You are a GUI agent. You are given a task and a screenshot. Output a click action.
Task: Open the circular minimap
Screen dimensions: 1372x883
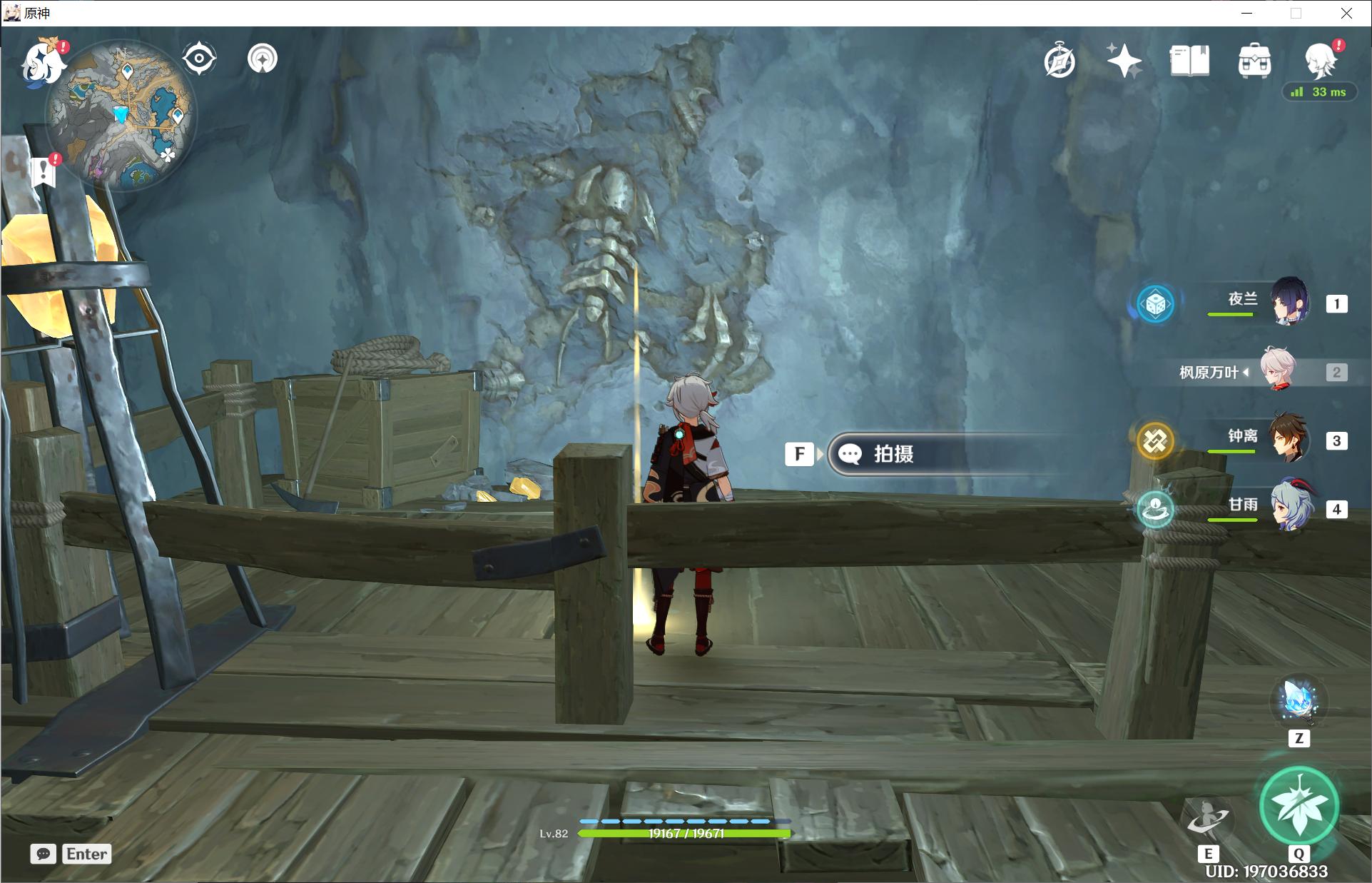pyautogui.click(x=121, y=116)
